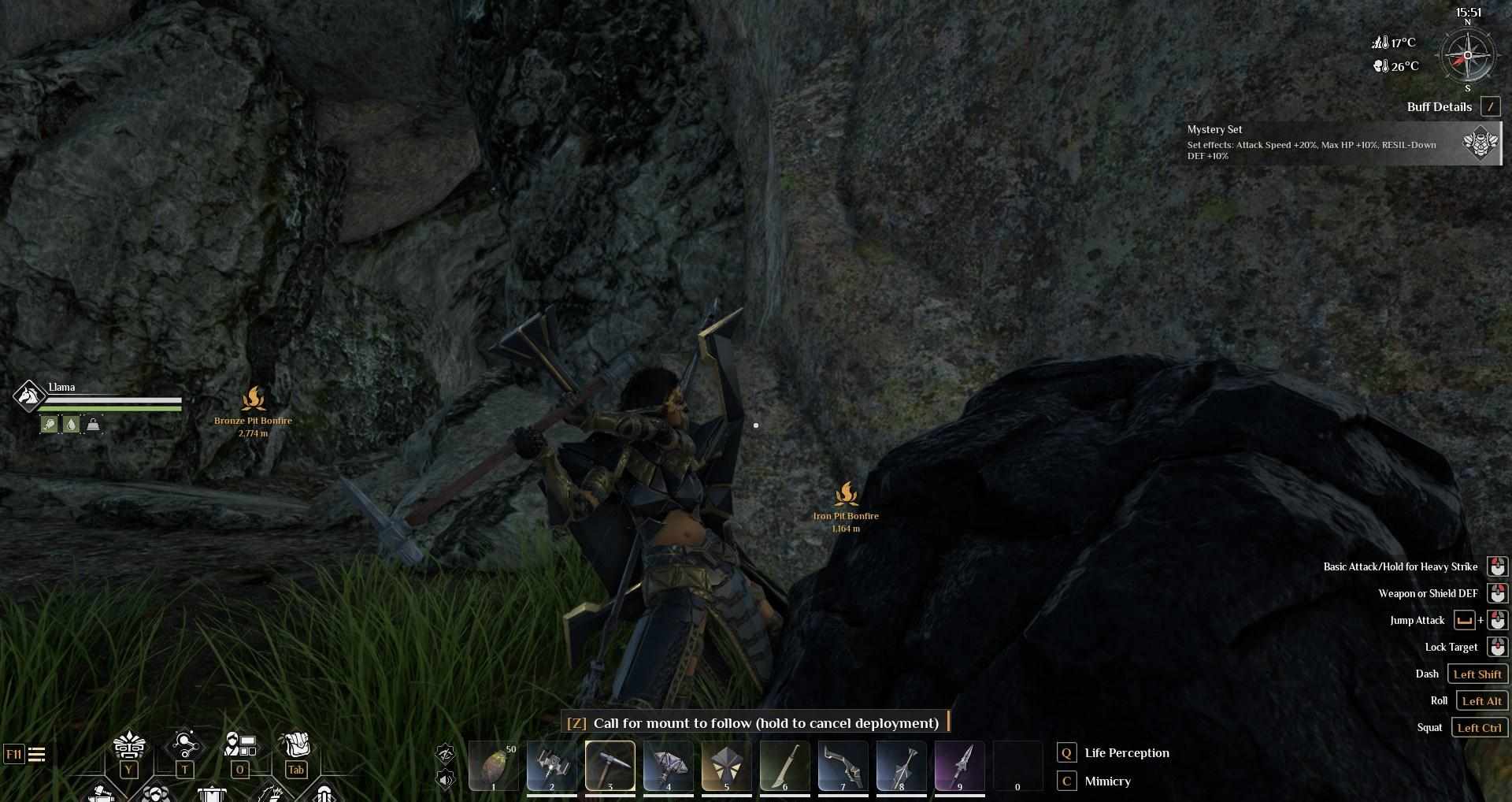1512x802 pixels.
Task: Equip the curved blade in hotbar slot 6
Action: tap(784, 765)
